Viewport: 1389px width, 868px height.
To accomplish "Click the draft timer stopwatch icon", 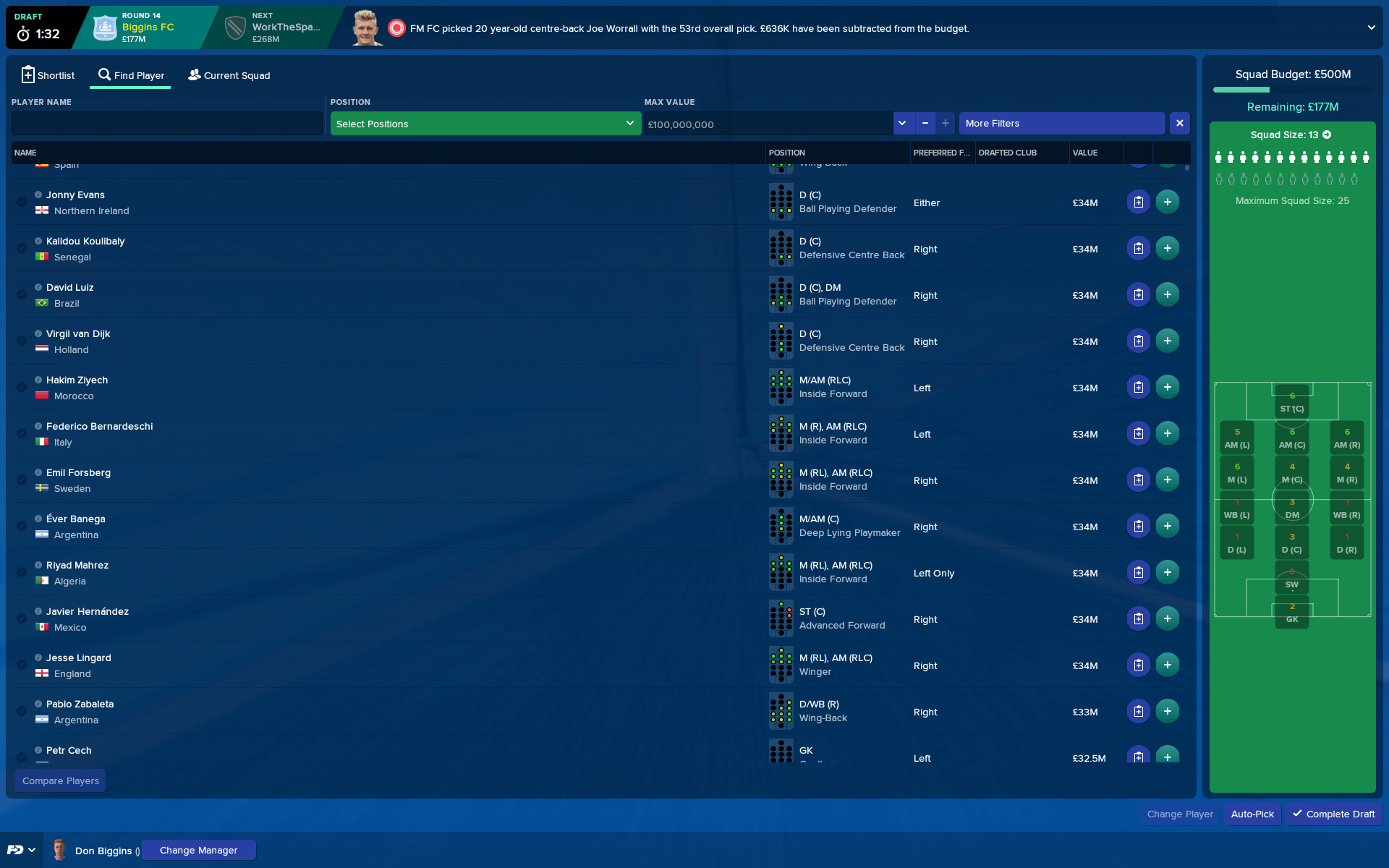I will [22, 30].
